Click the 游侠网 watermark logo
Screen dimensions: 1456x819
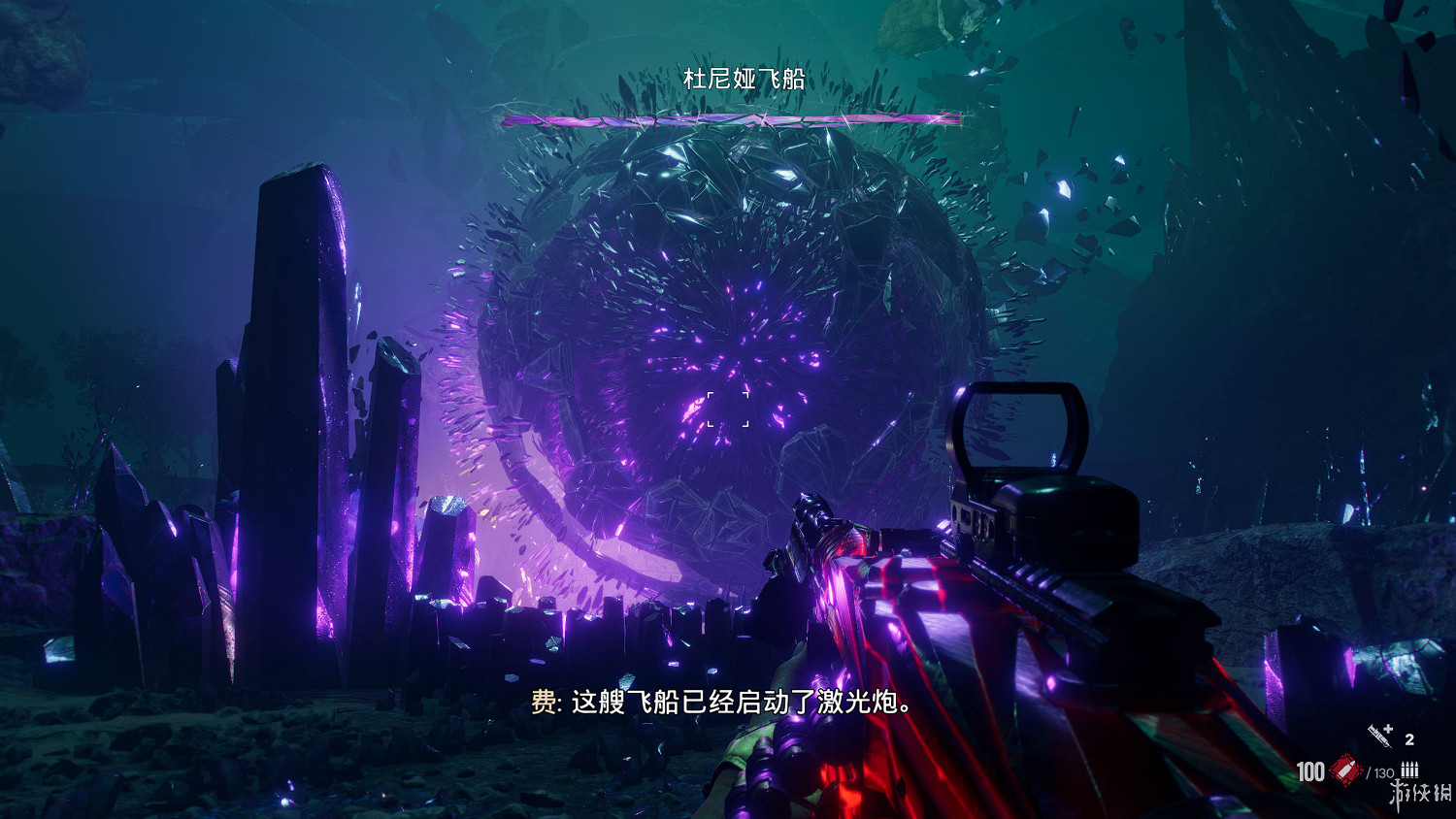click(1421, 794)
